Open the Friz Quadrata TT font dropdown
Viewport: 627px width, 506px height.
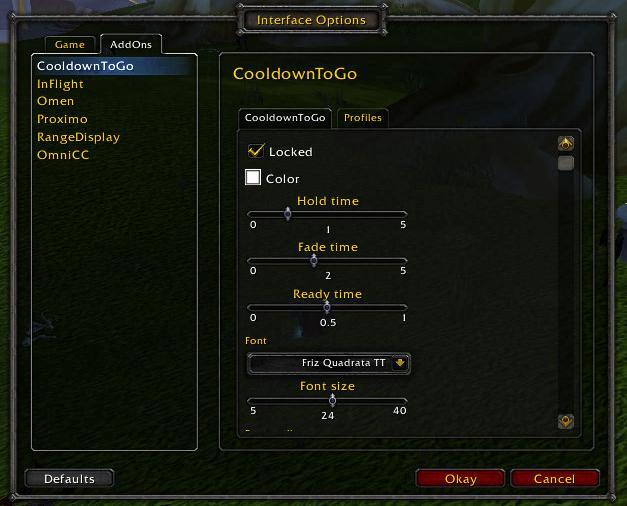click(x=328, y=363)
